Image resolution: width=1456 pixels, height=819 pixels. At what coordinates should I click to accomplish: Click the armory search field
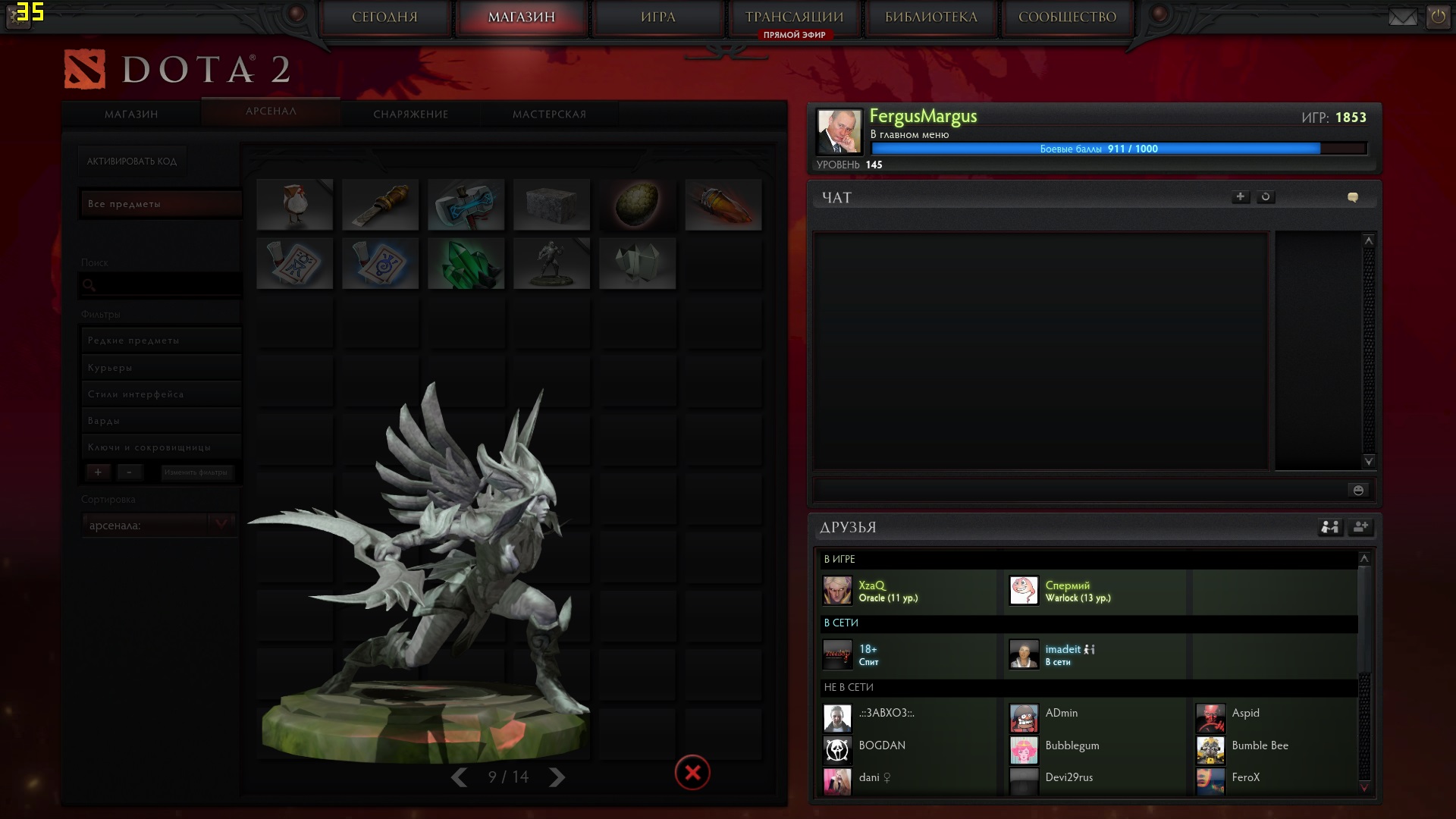[160, 285]
